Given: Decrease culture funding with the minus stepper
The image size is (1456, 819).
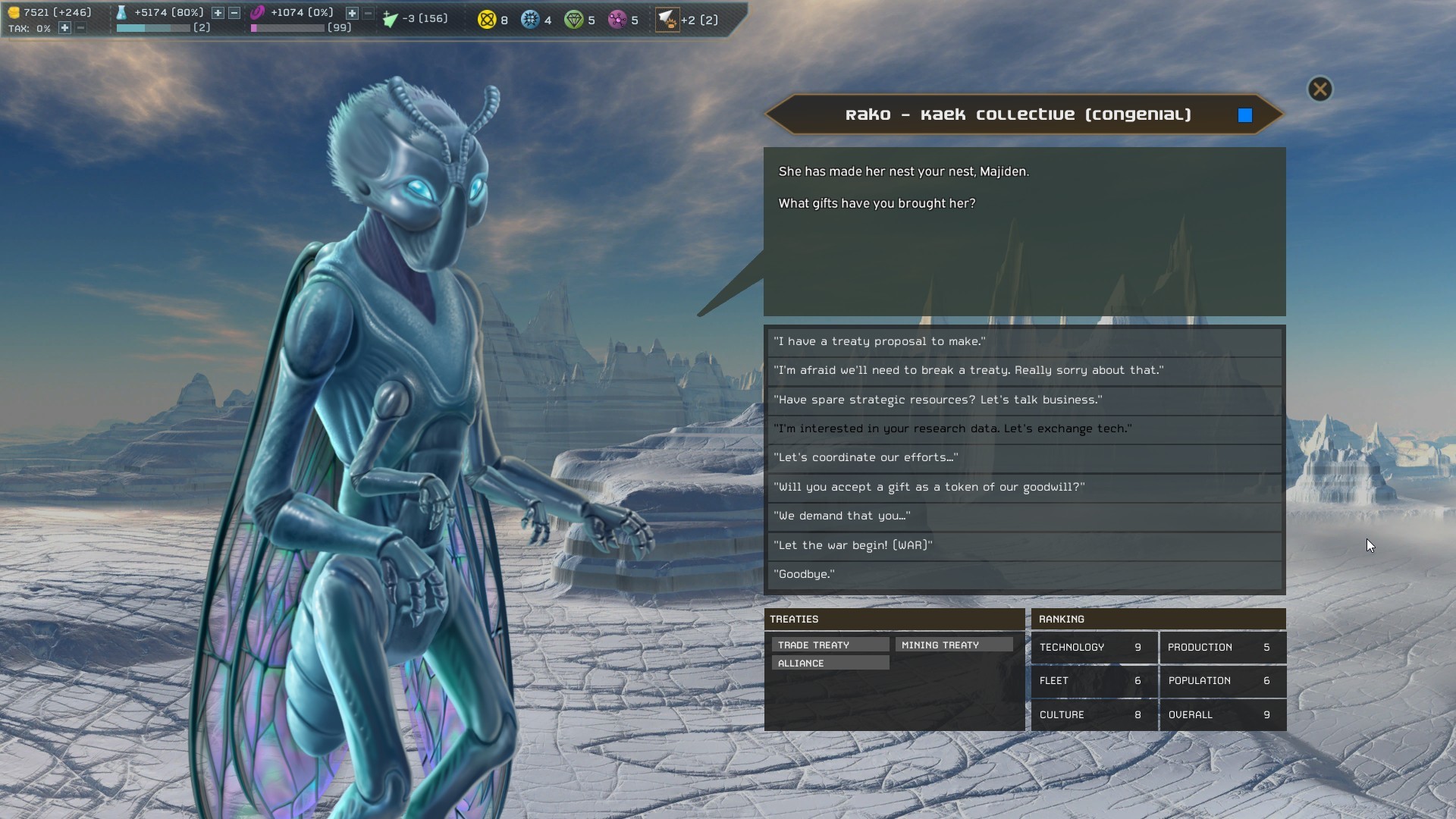Looking at the screenshot, I should (x=368, y=13).
